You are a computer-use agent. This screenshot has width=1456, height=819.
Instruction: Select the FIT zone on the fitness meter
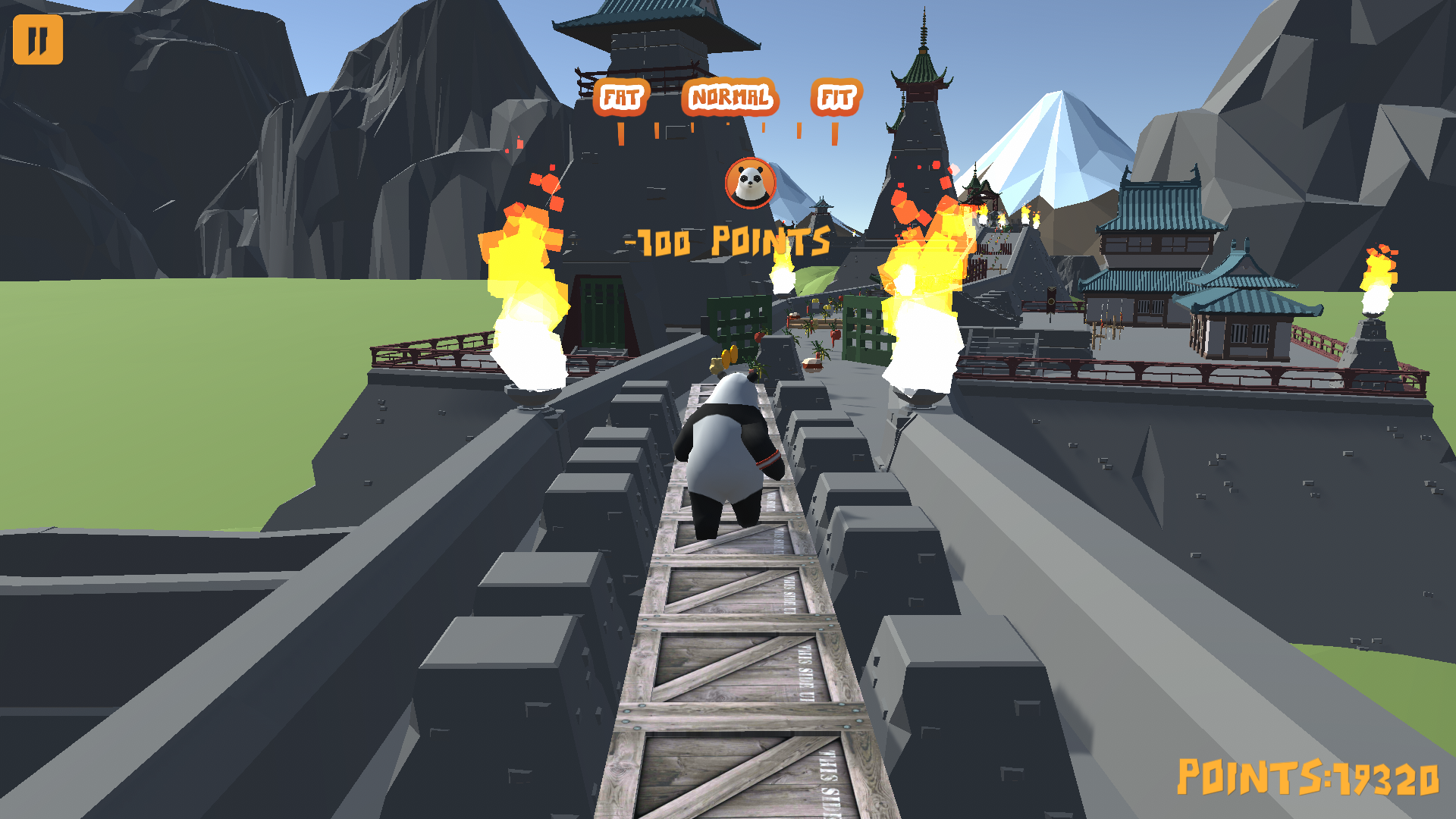pyautogui.click(x=837, y=97)
